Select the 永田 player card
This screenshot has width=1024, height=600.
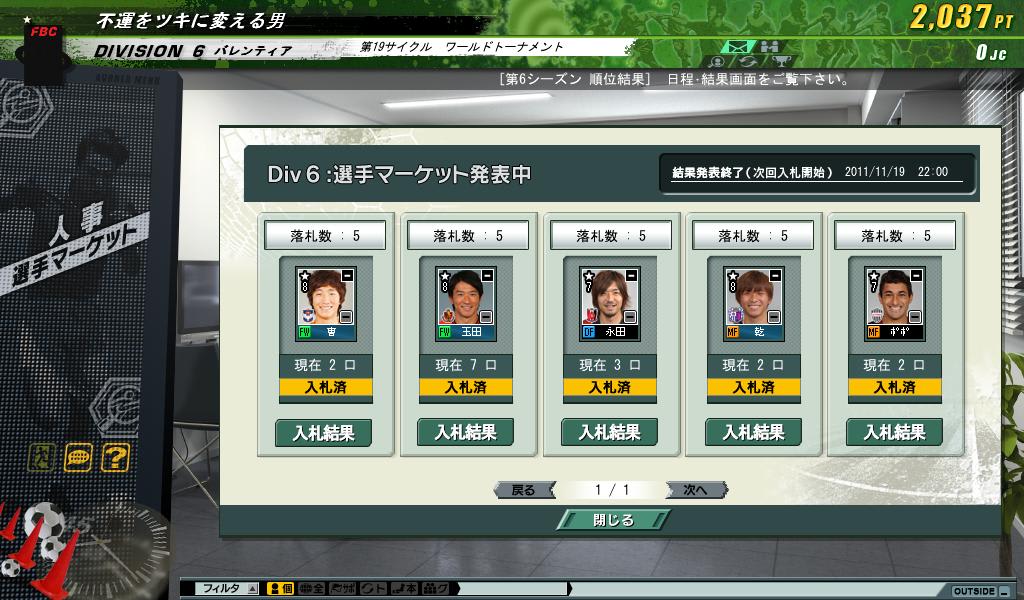point(609,304)
